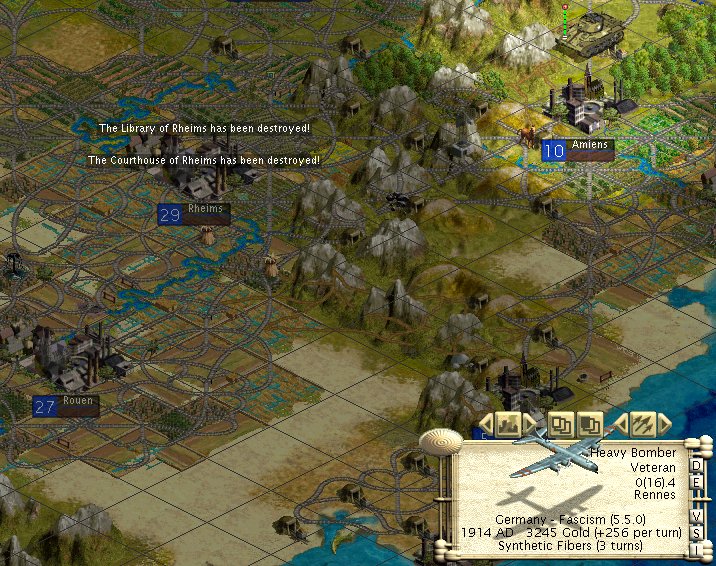Click the darker overlapping squares button
The image size is (716, 566).
click(590, 424)
